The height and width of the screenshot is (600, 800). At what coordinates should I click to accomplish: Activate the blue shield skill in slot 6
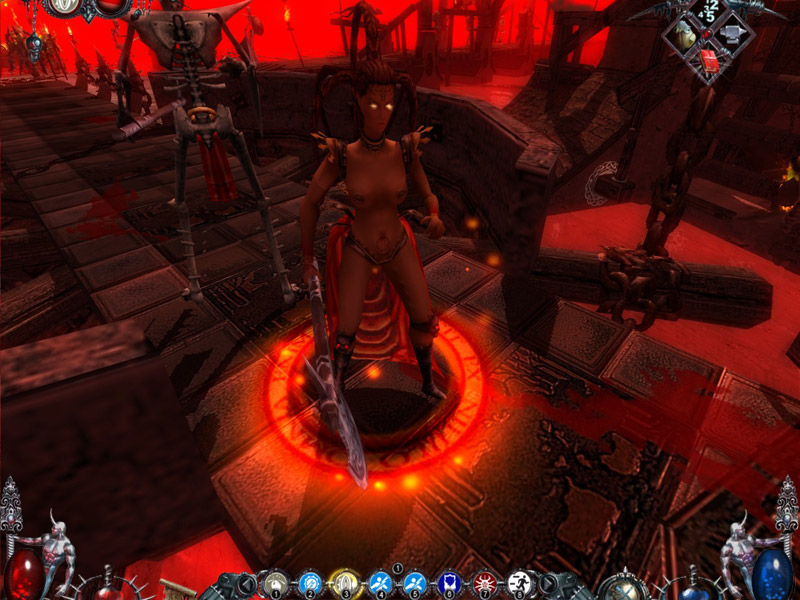pos(450,581)
